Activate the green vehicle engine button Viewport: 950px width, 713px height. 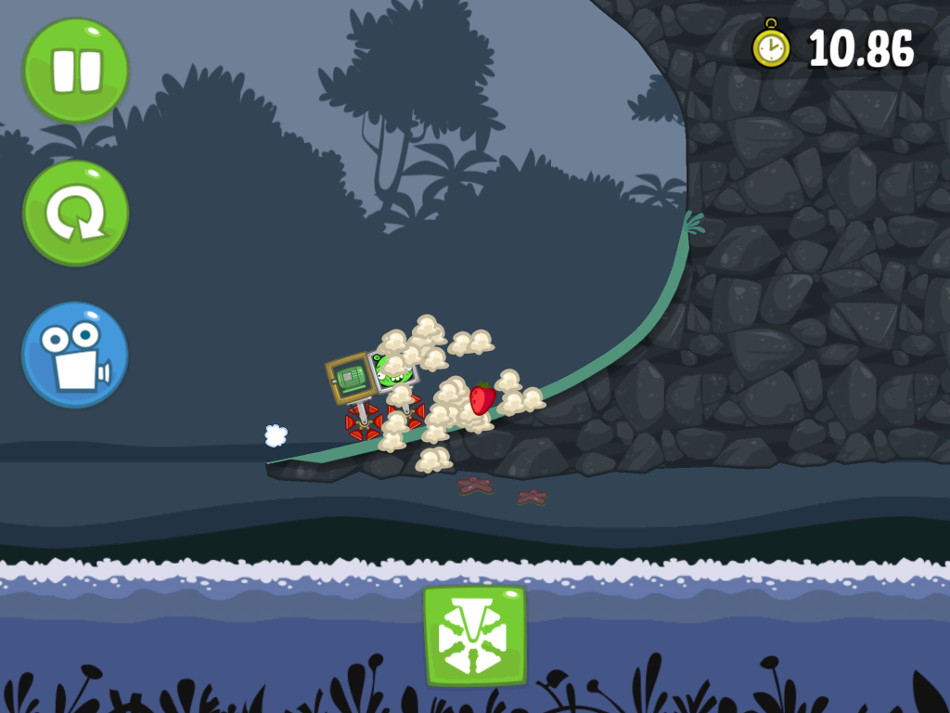coord(474,635)
